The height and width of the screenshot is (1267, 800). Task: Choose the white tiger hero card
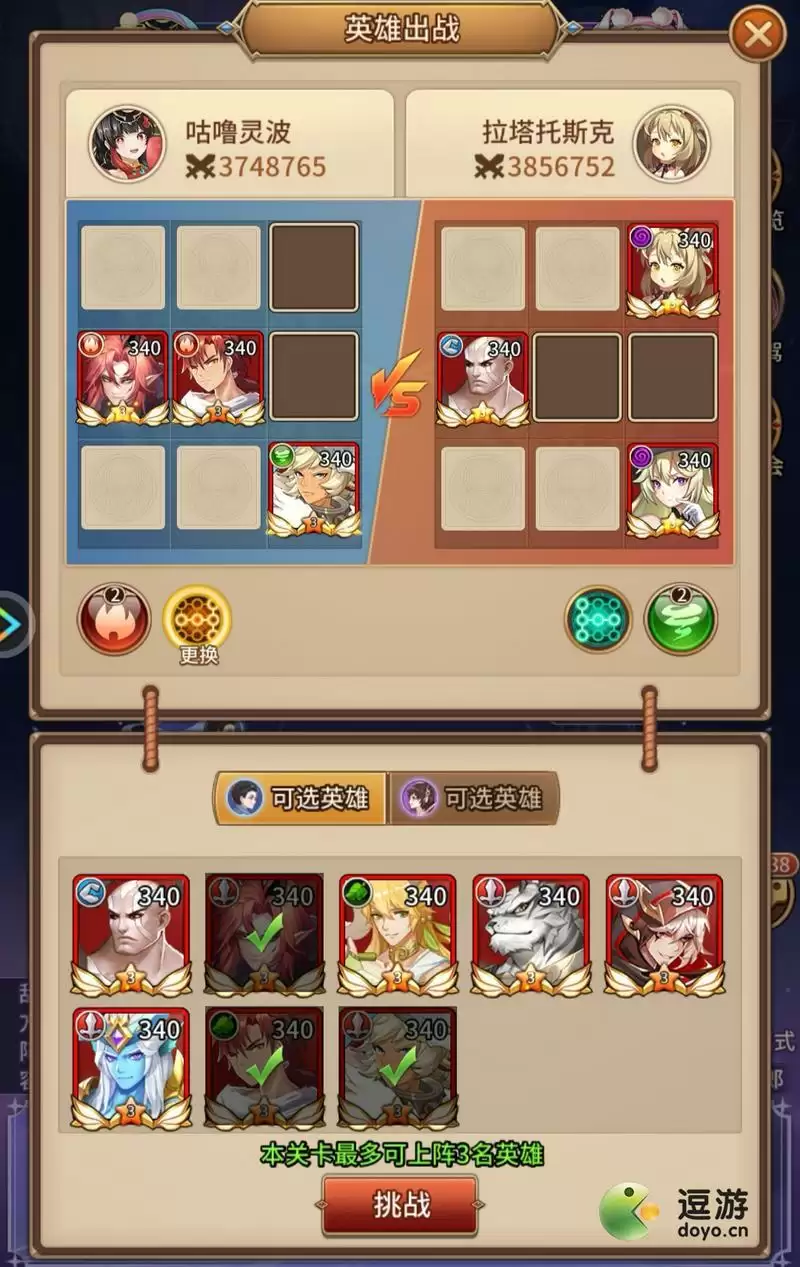pos(530,934)
